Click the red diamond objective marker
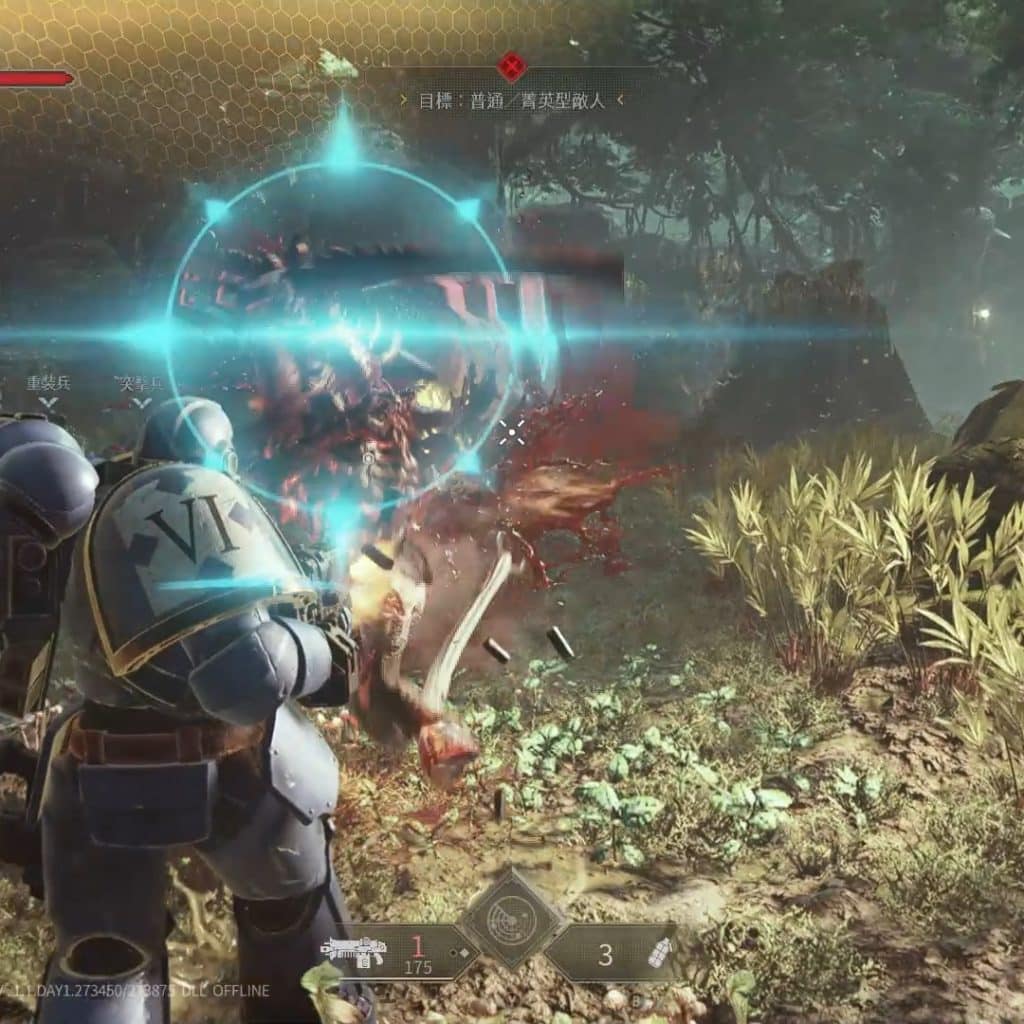 [512, 67]
